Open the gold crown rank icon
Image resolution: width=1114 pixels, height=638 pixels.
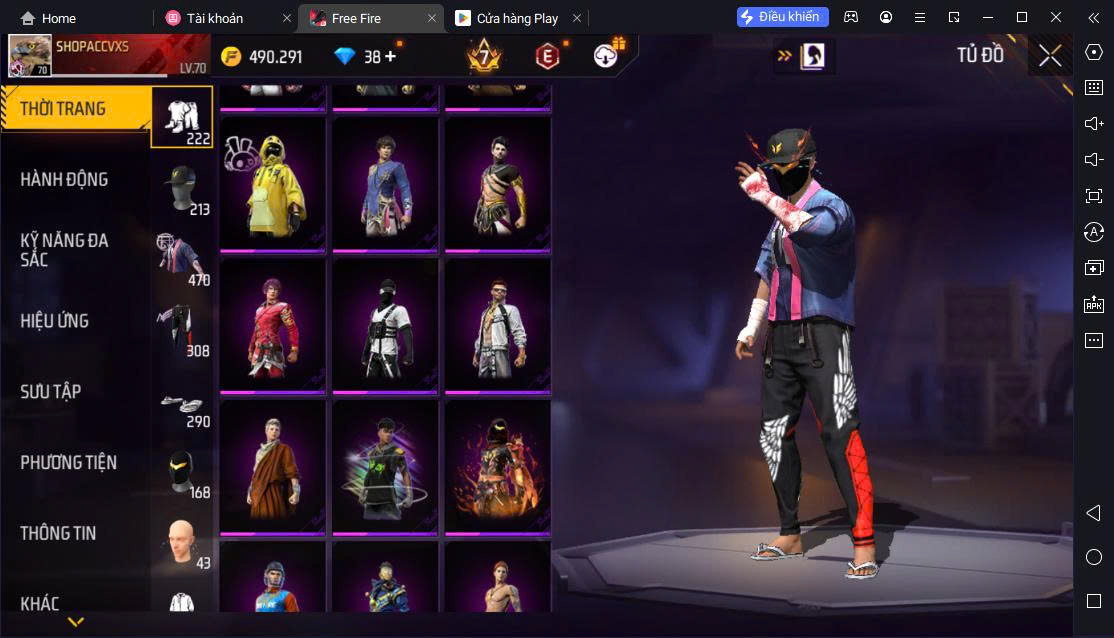[x=484, y=57]
